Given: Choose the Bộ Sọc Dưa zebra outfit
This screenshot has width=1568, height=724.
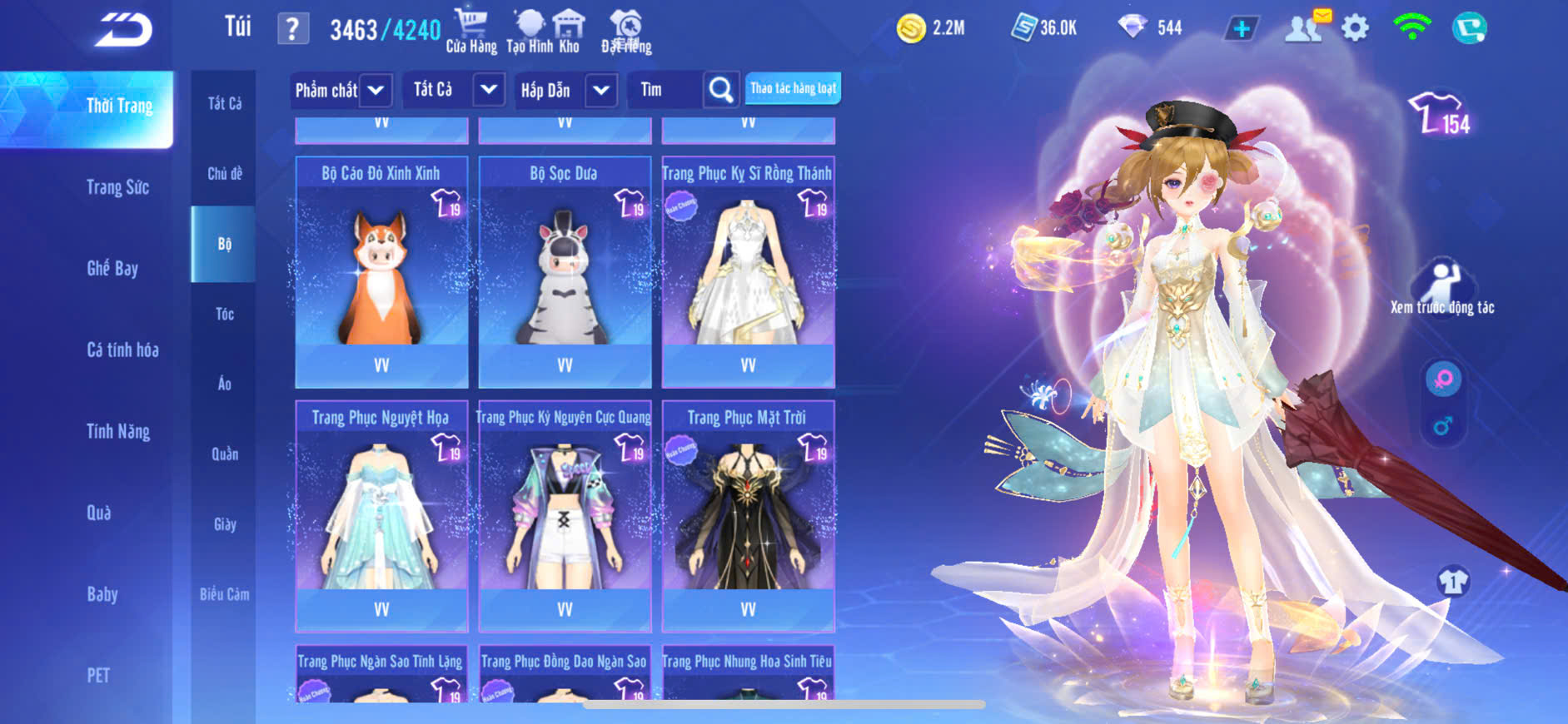Looking at the screenshot, I should tap(565, 270).
